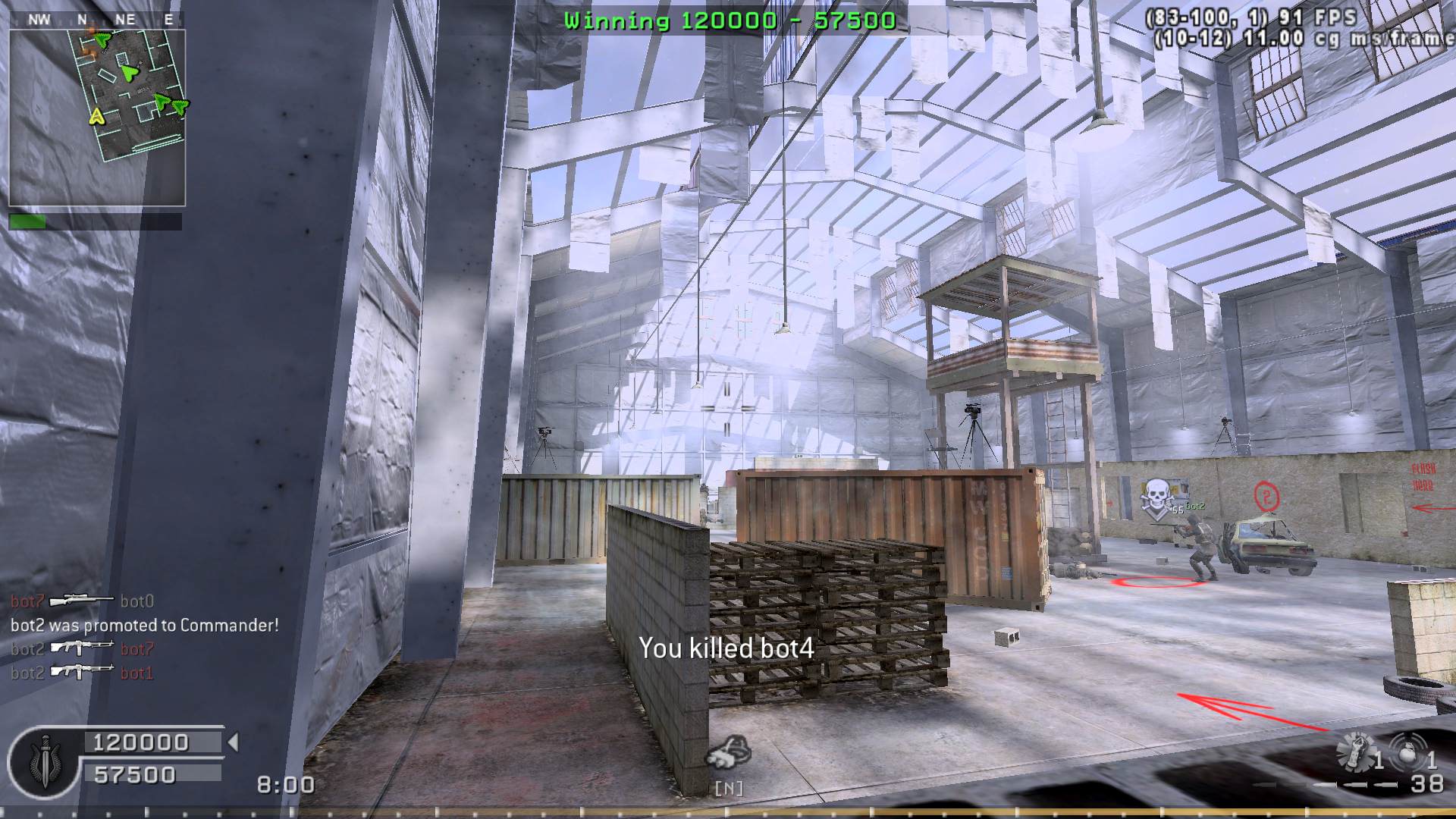This screenshot has height=819, width=1456.
Task: Click the sniper rifle icon in the kill feed
Action: [81, 601]
